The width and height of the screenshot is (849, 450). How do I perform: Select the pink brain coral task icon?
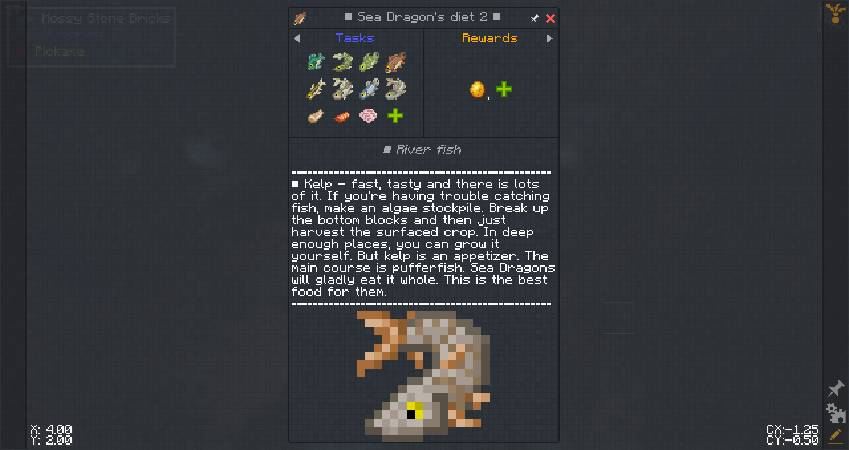369,116
